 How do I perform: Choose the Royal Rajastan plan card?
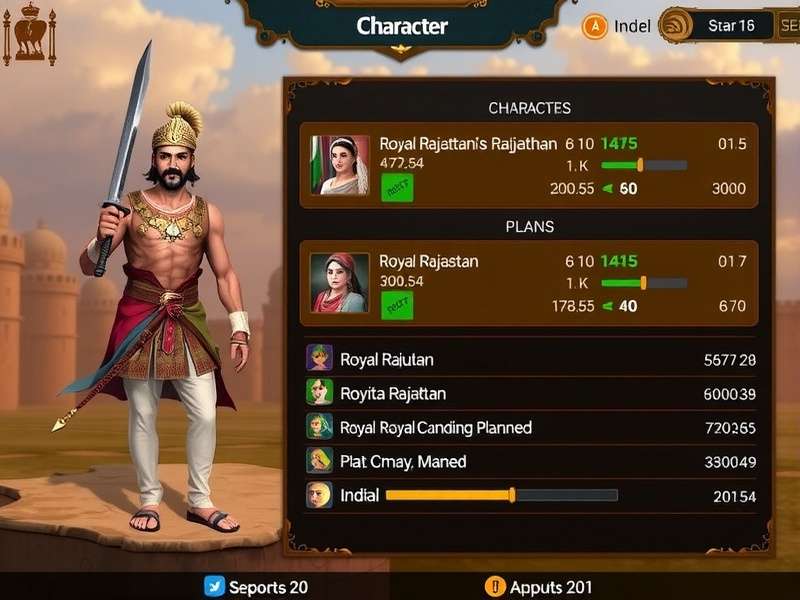tap(530, 282)
